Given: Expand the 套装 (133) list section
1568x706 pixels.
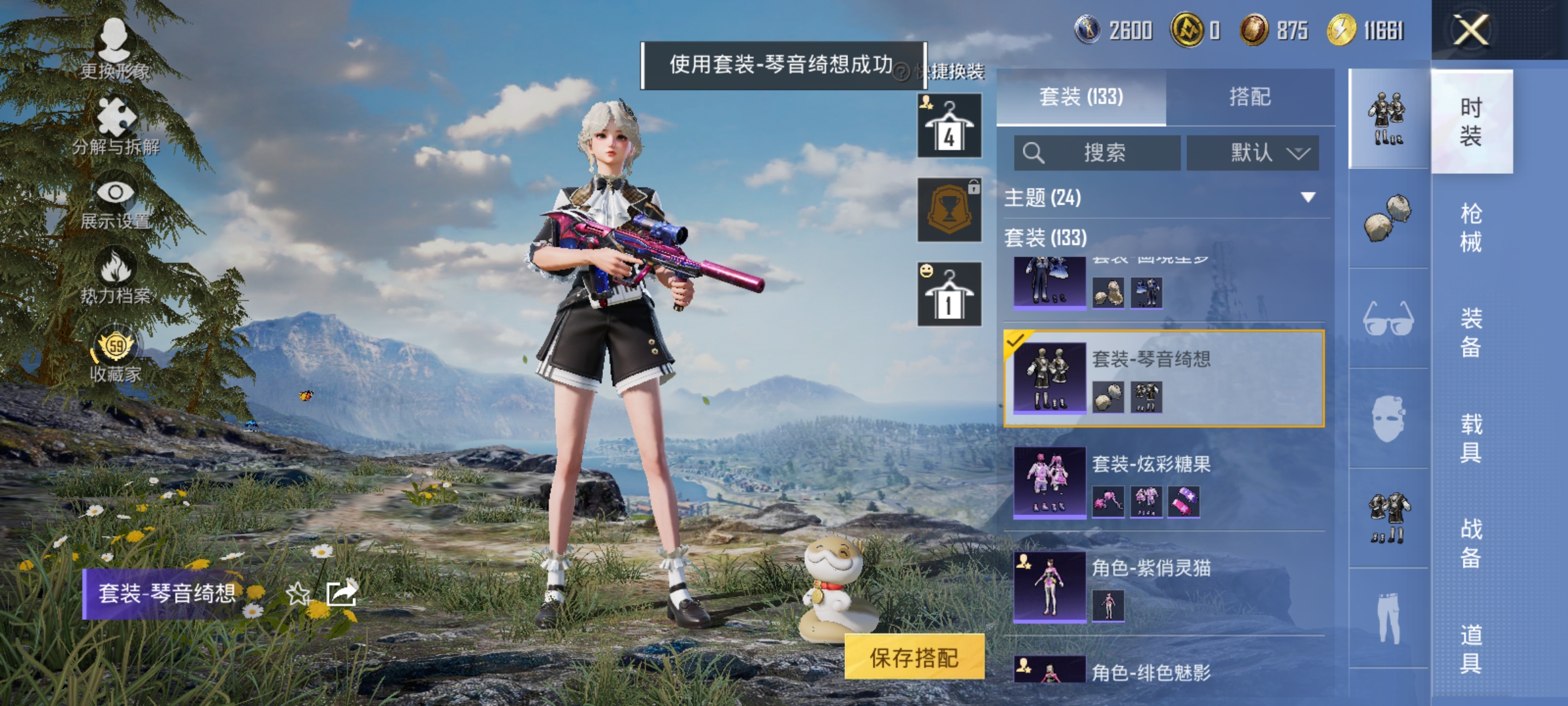Looking at the screenshot, I should 1045,237.
